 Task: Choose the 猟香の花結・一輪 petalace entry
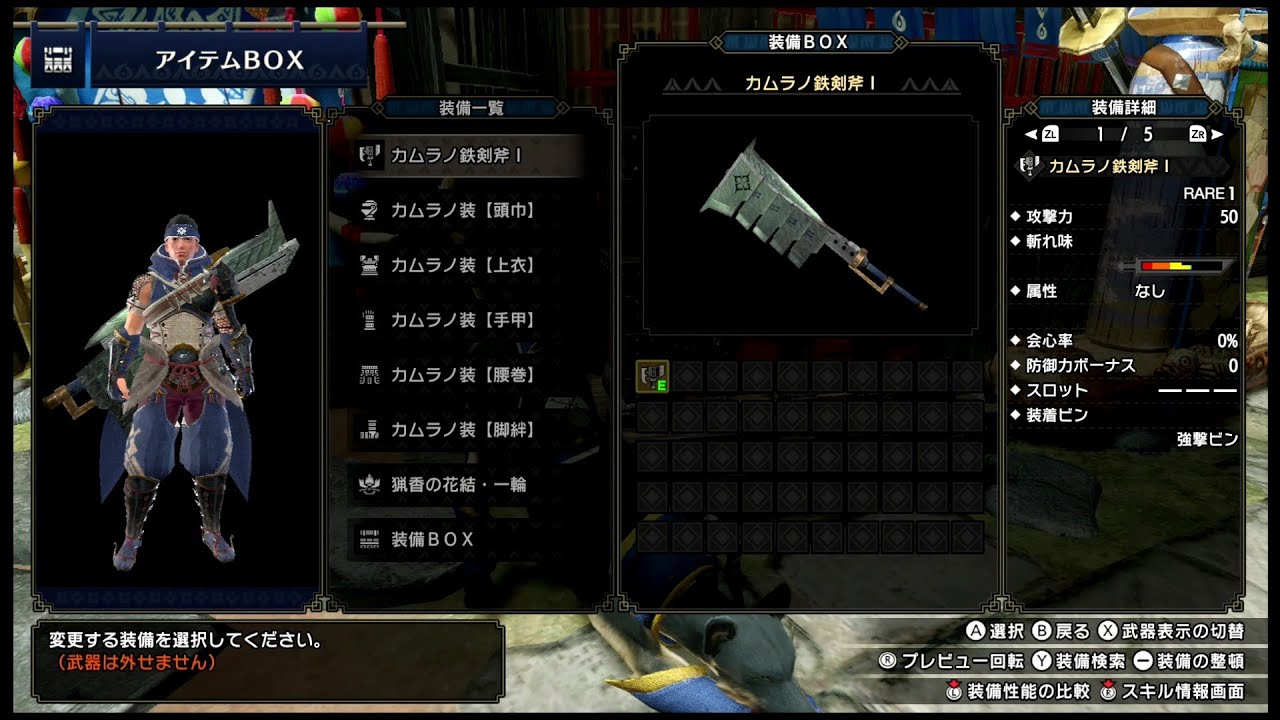[467, 485]
